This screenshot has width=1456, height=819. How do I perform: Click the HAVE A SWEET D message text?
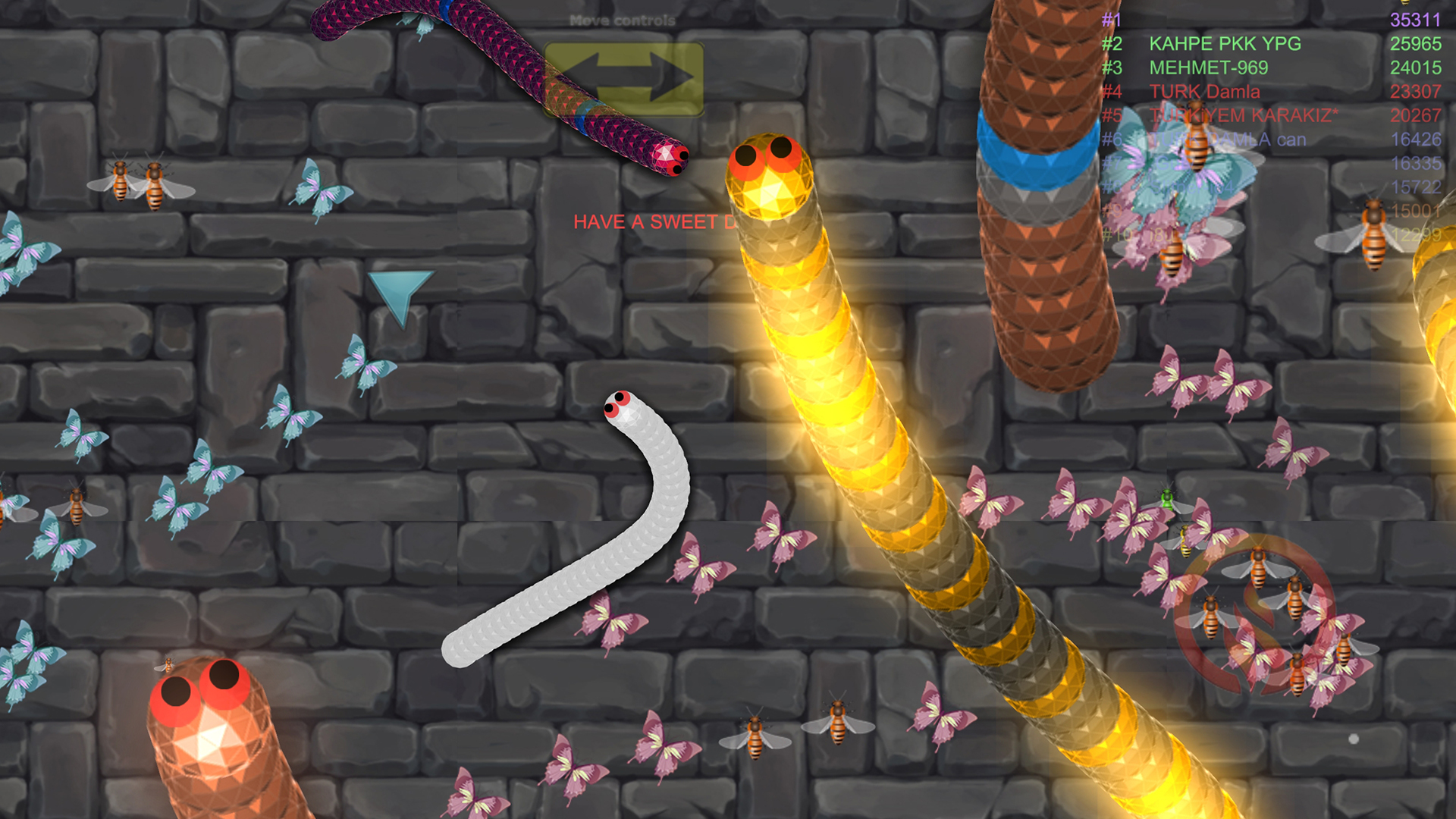pos(652,221)
